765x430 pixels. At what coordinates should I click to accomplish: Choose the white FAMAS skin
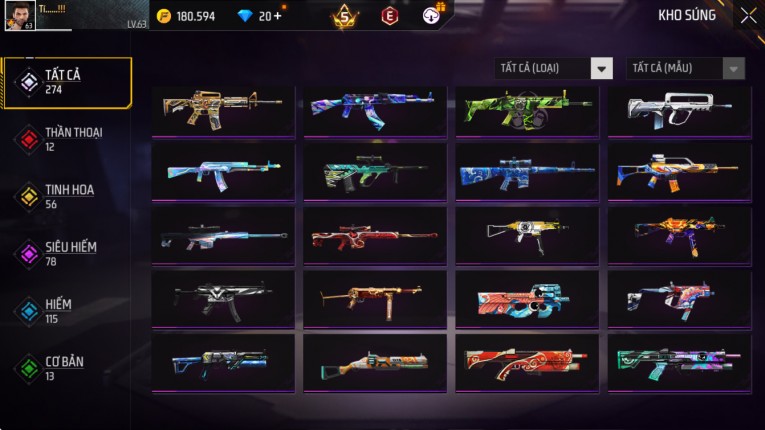(x=678, y=109)
